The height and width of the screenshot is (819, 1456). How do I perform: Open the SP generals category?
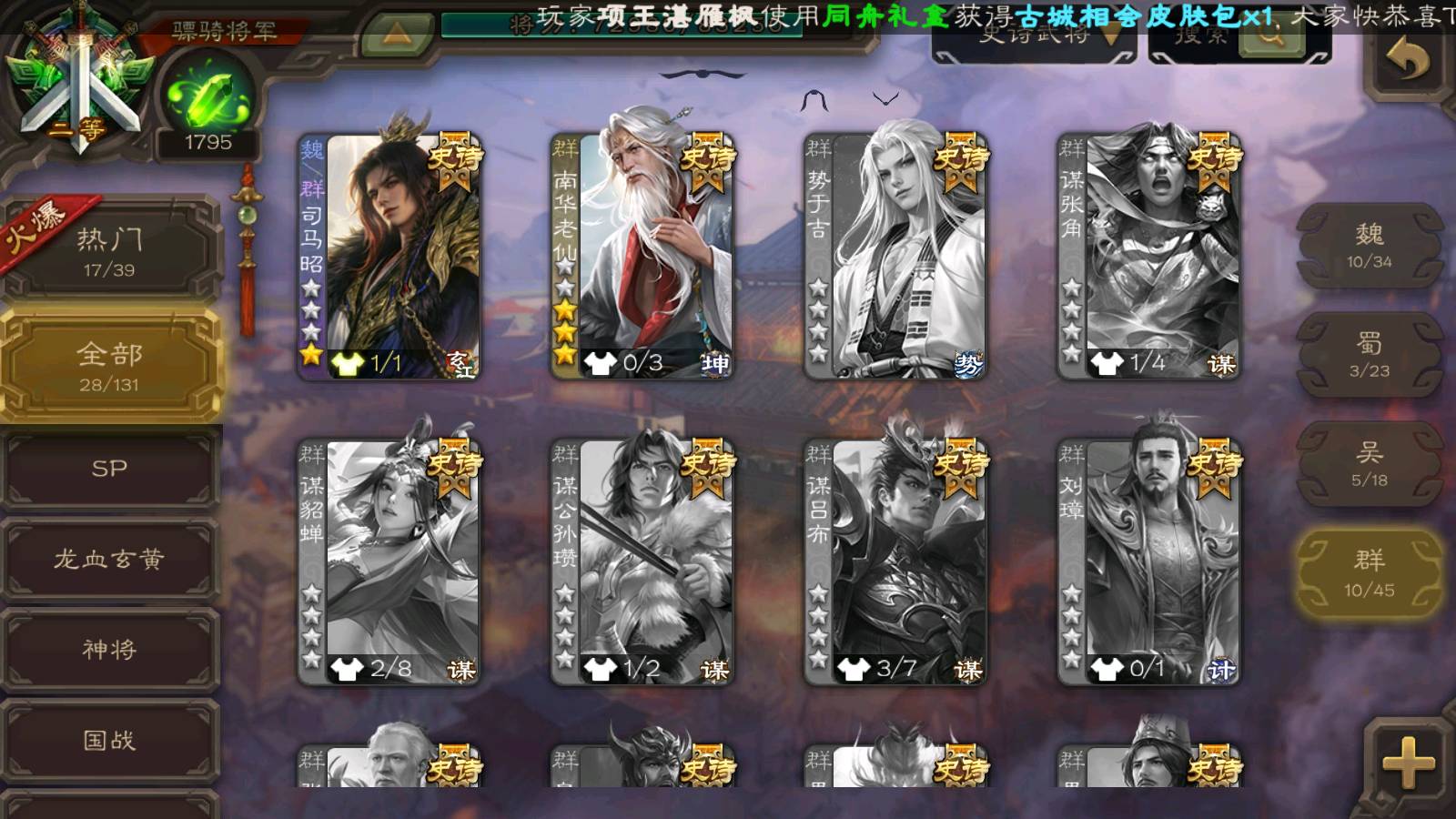(109, 469)
